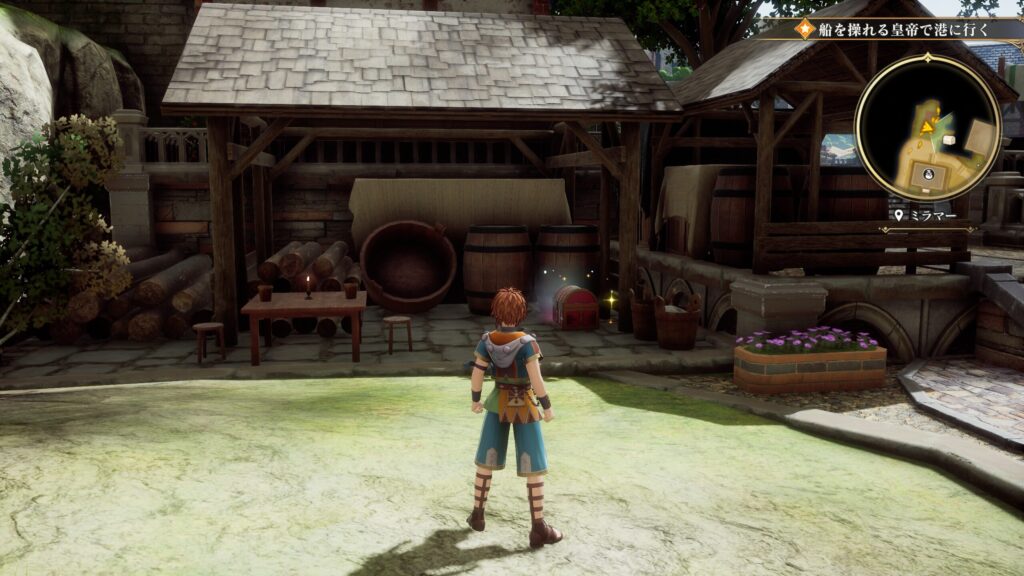Select the orange diamond quest icon

(x=804, y=29)
